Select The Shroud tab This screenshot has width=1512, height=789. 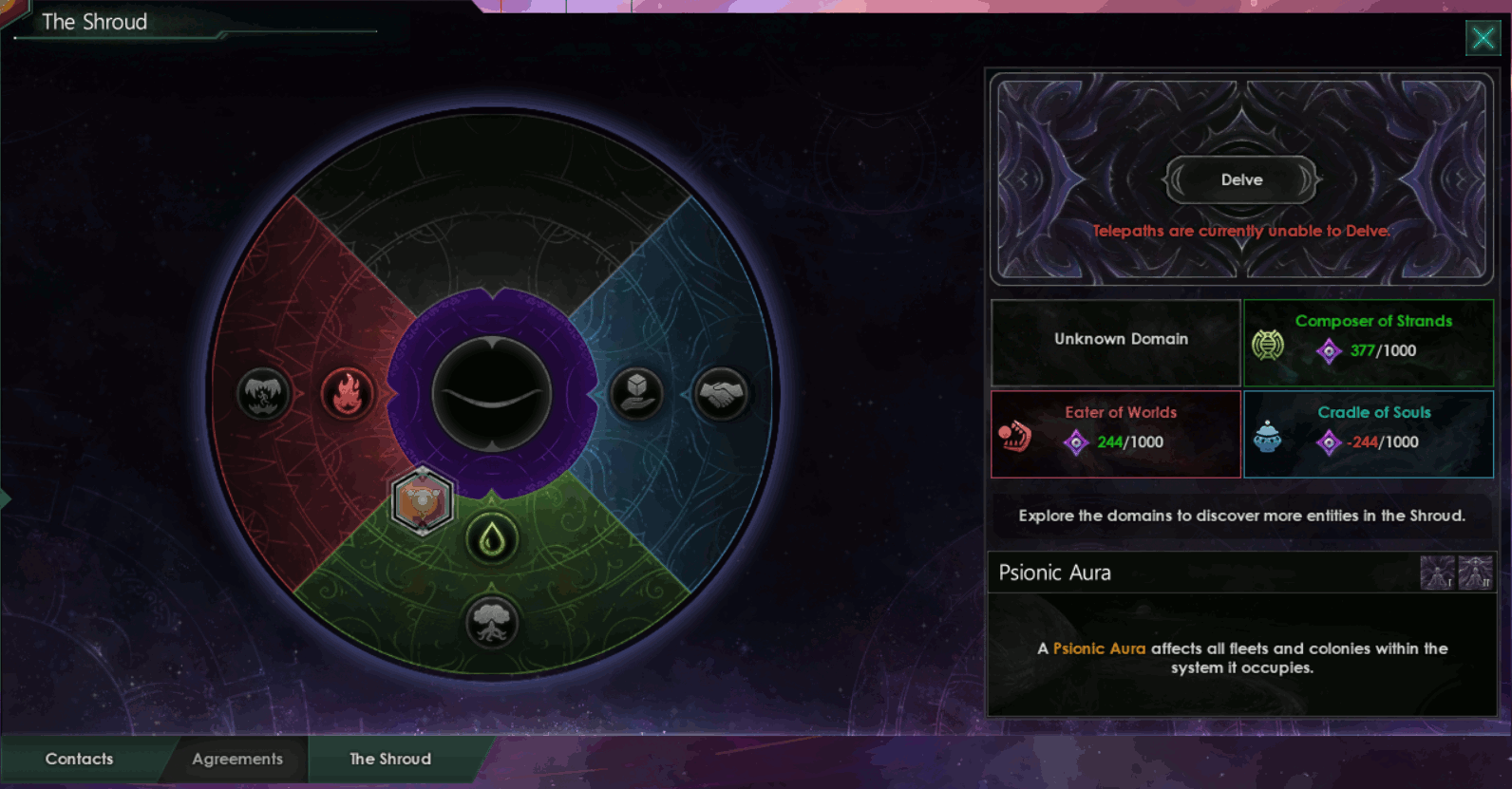coord(388,759)
